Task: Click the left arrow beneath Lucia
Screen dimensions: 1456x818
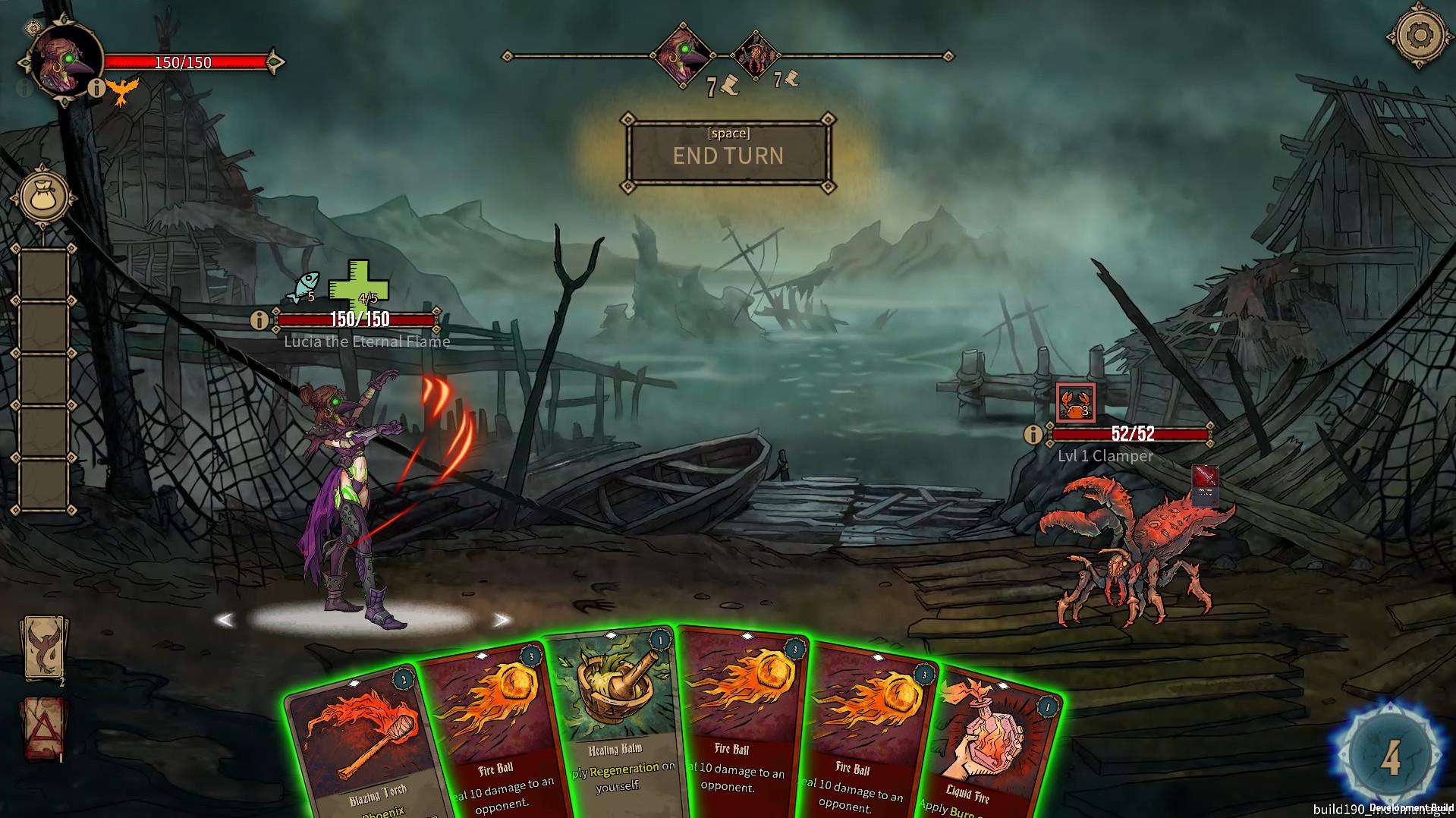Action: click(225, 620)
